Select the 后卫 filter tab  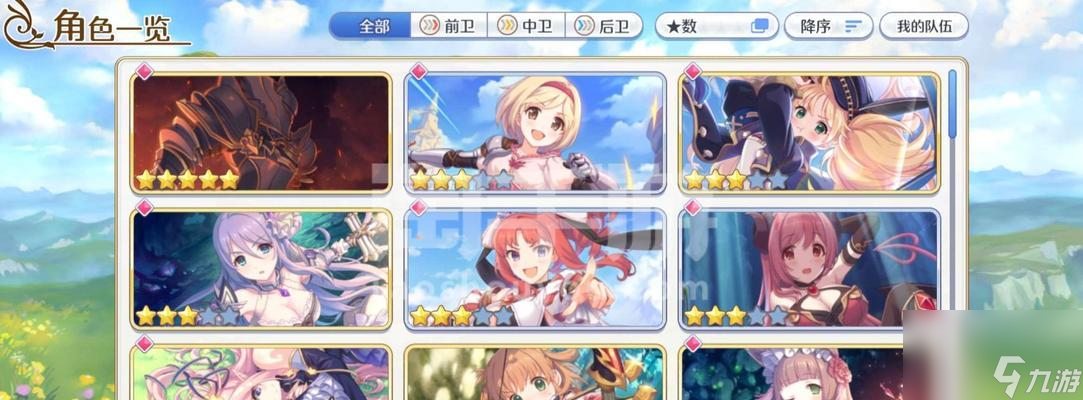[603, 26]
